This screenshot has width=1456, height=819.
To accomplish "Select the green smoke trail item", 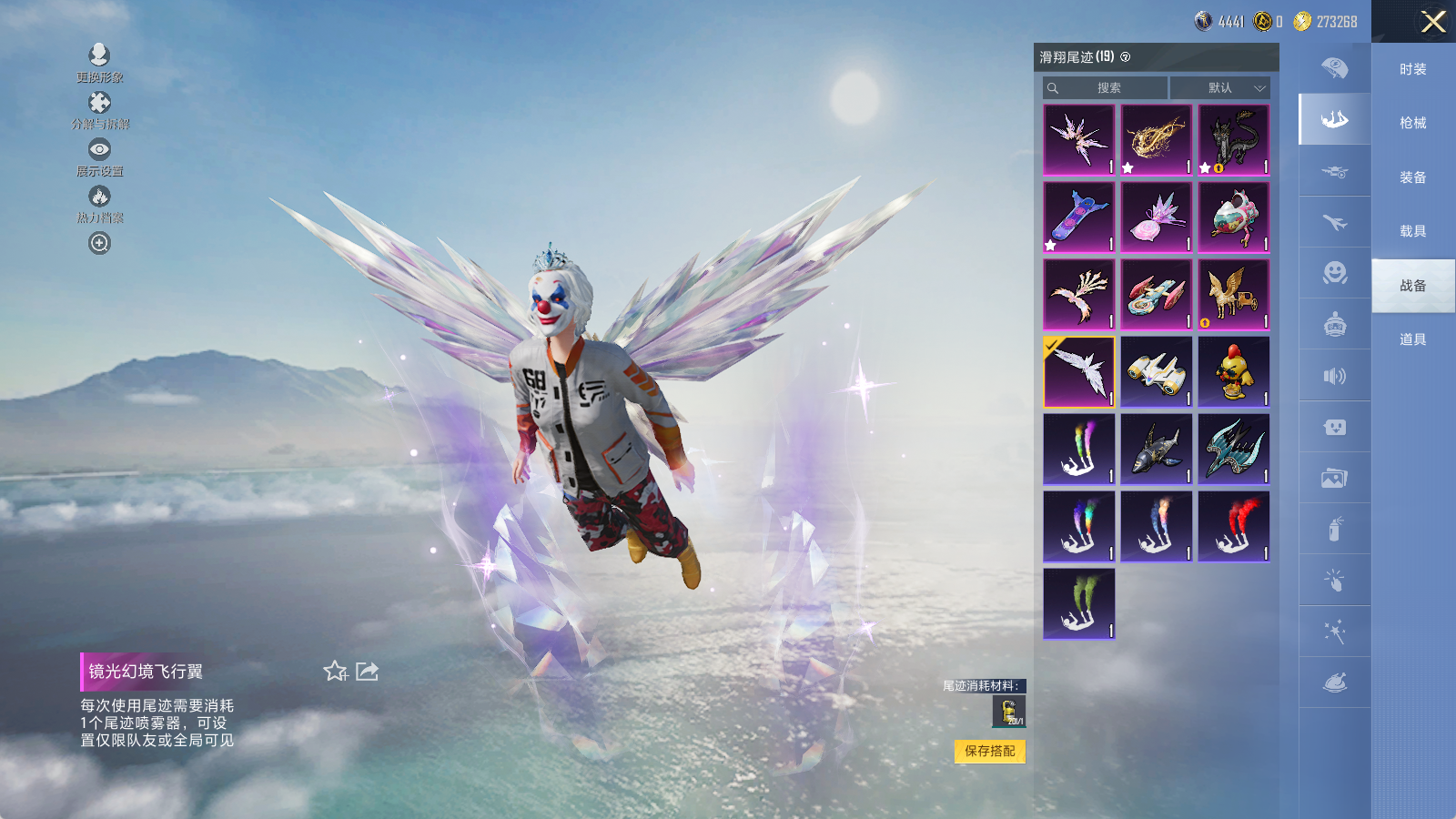I will coord(1078,603).
